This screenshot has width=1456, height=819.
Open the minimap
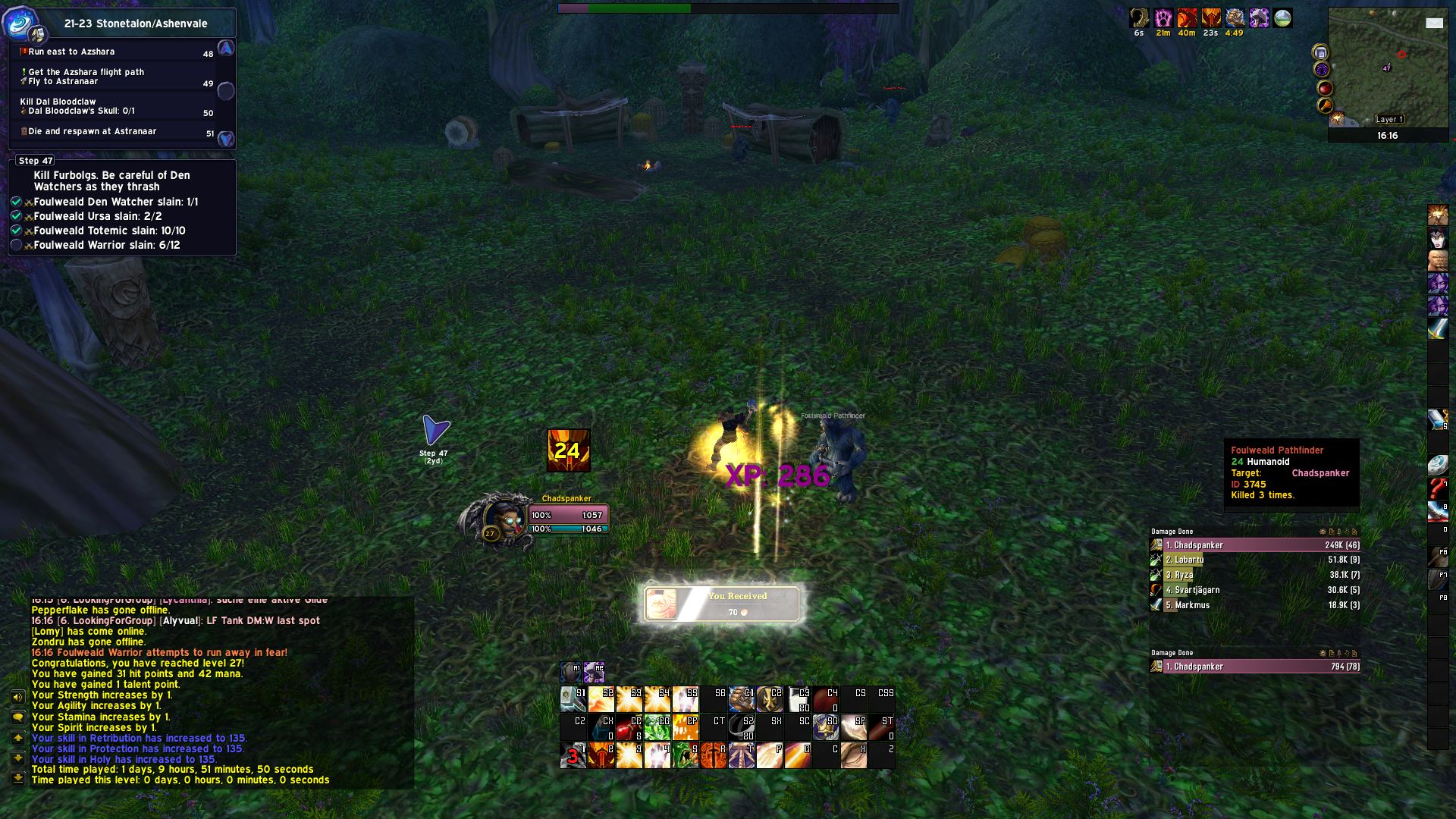coord(1388,68)
